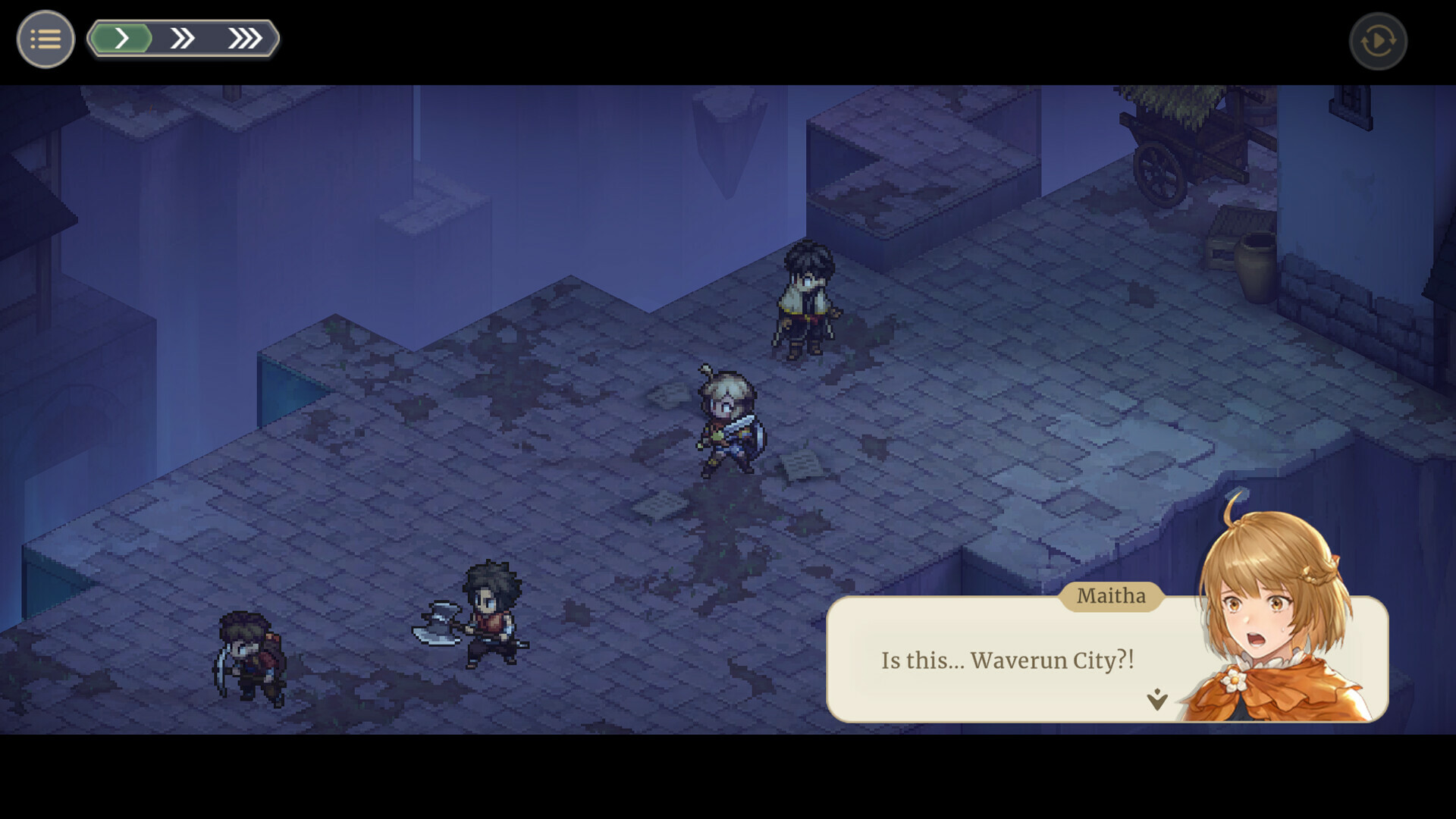This screenshot has width=1456, height=819.
Task: Select the double-arrow 2x speed icon
Action: [x=183, y=37]
